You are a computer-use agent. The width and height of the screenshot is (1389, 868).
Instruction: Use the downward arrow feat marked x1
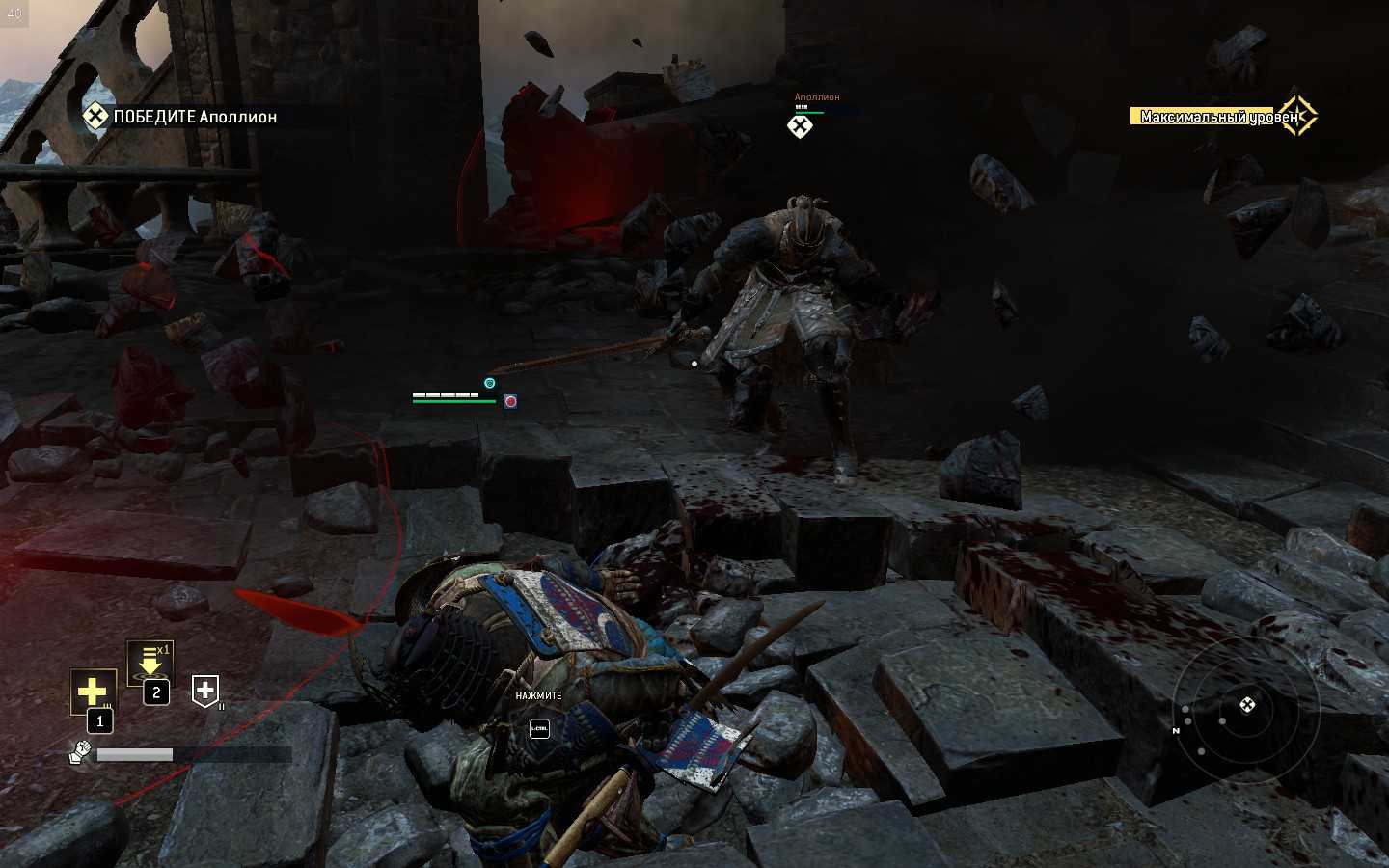[150, 664]
